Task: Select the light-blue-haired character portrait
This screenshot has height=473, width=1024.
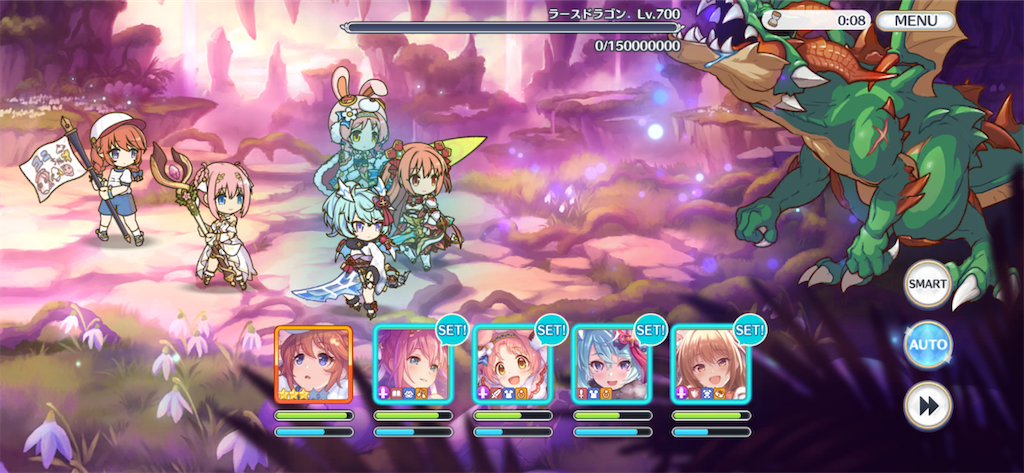Action: (x=610, y=364)
